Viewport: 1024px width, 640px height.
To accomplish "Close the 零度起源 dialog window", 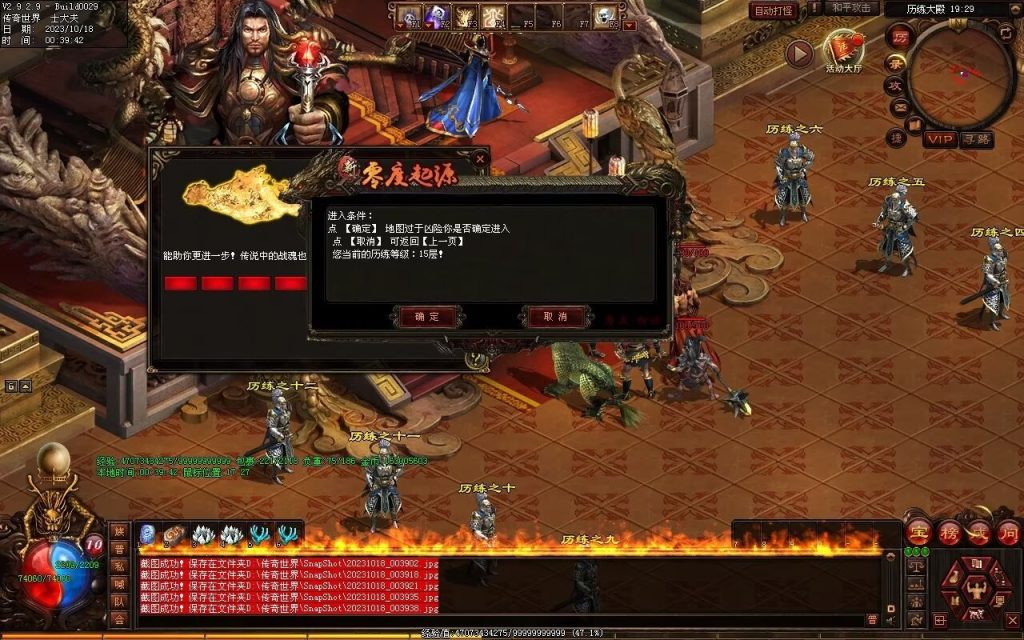I will (x=480, y=158).
